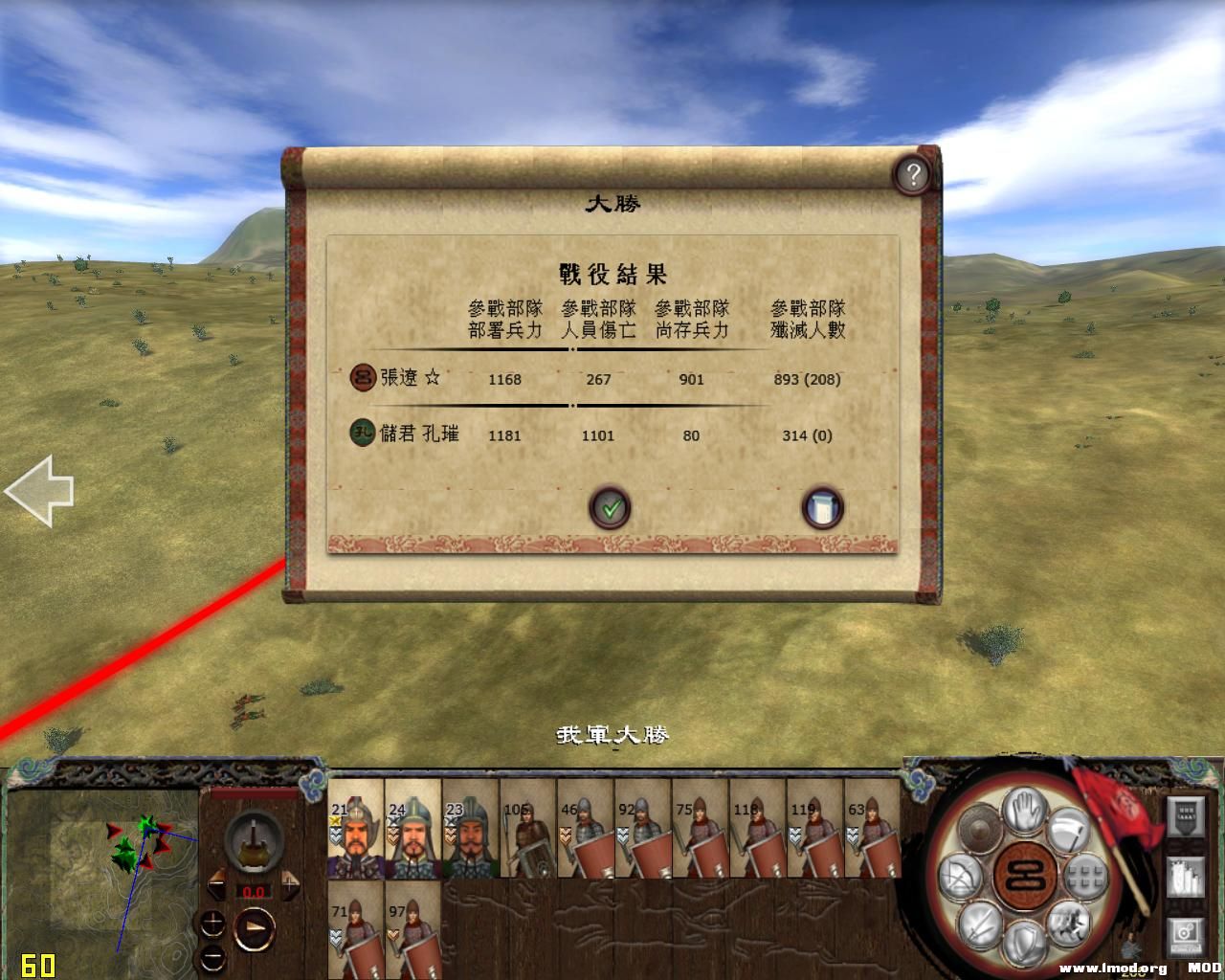The image size is (1225, 980).
Task: Toggle guard mode with the shield icon
Action: pos(1022,942)
